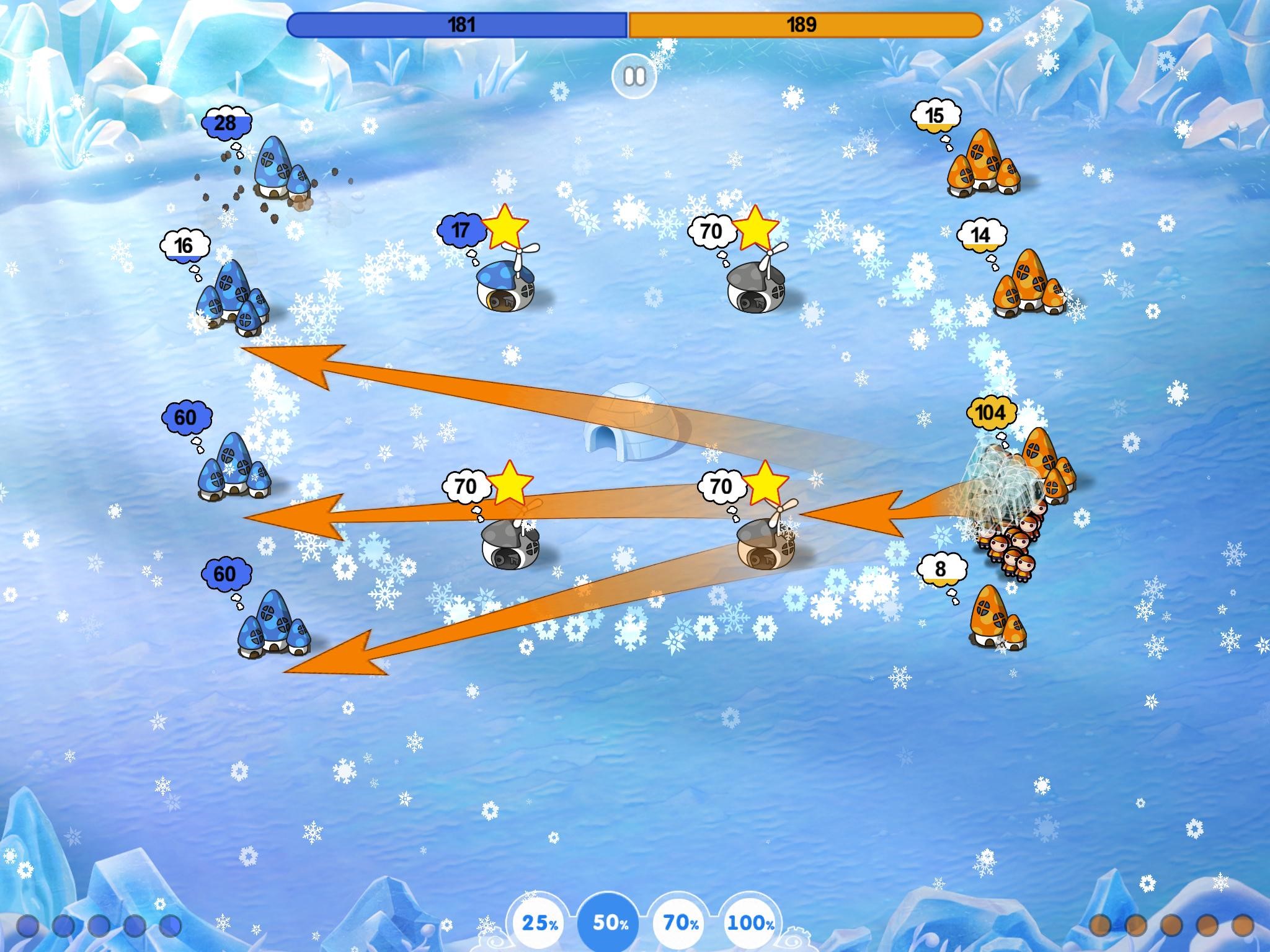This screenshot has height=952, width=1270.
Task: Select the 70% troop percentage button
Action: pyautogui.click(x=682, y=923)
